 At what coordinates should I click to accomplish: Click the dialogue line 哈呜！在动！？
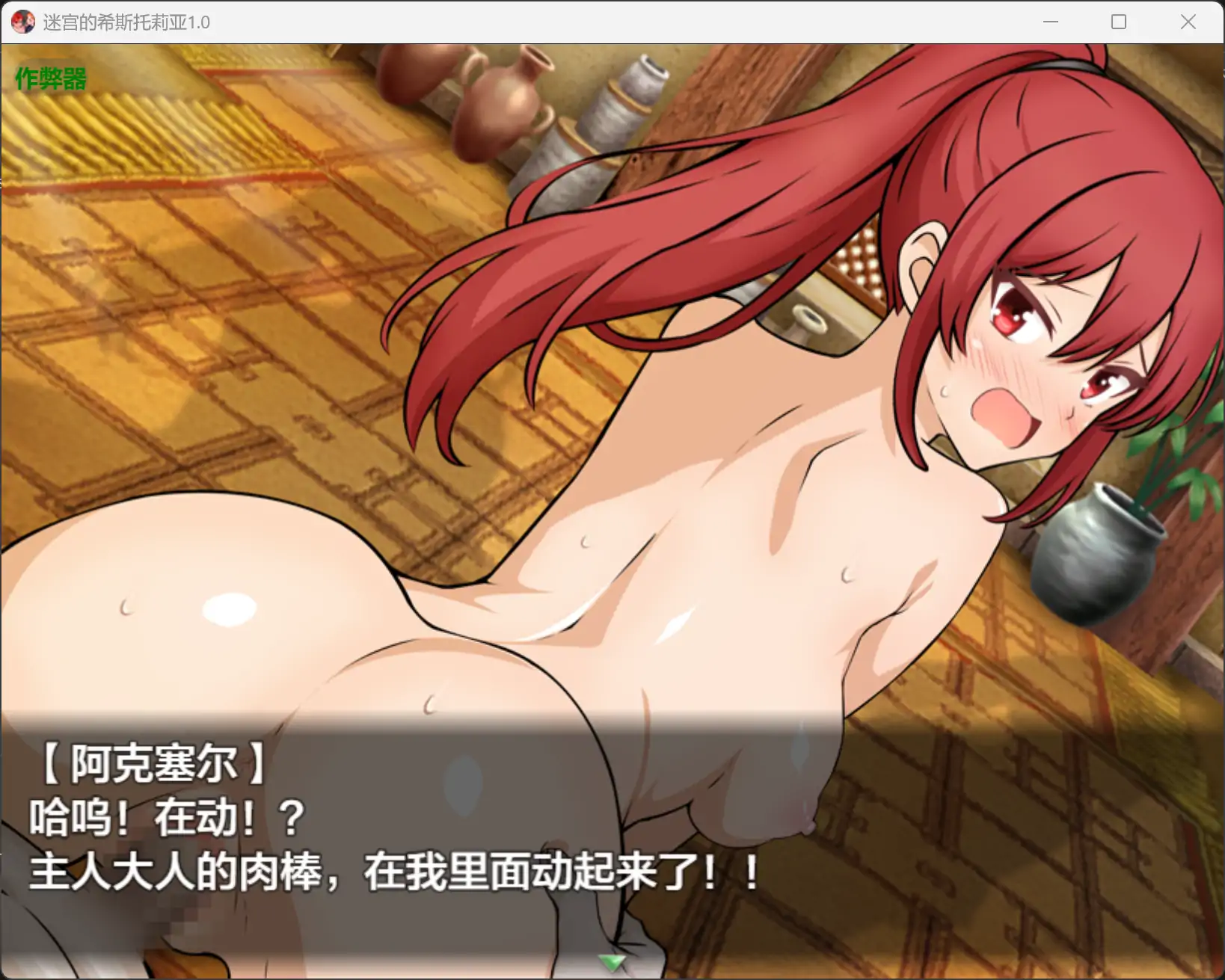click(x=165, y=818)
